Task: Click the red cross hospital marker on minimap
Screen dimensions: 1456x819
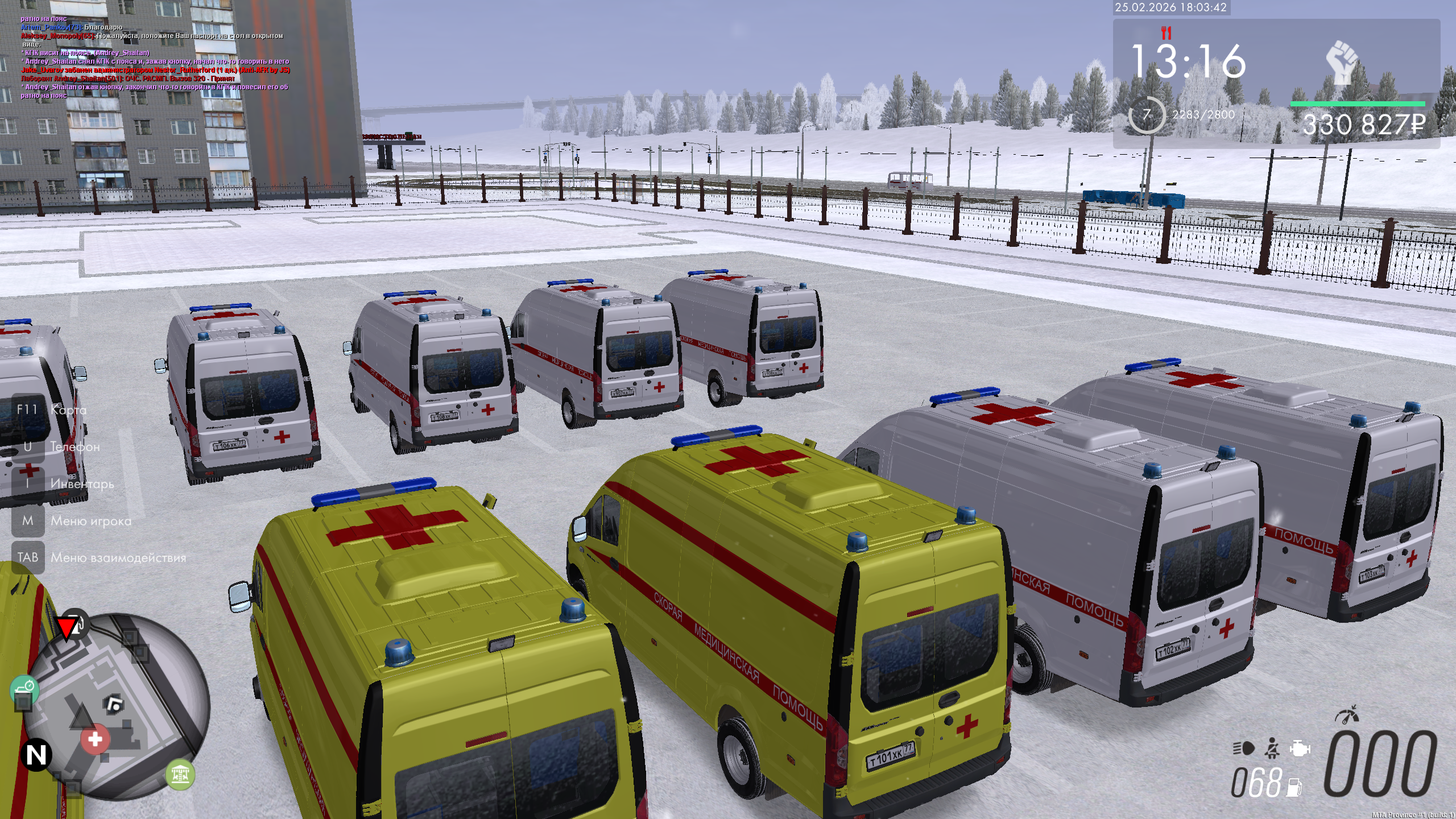Action: (95, 739)
